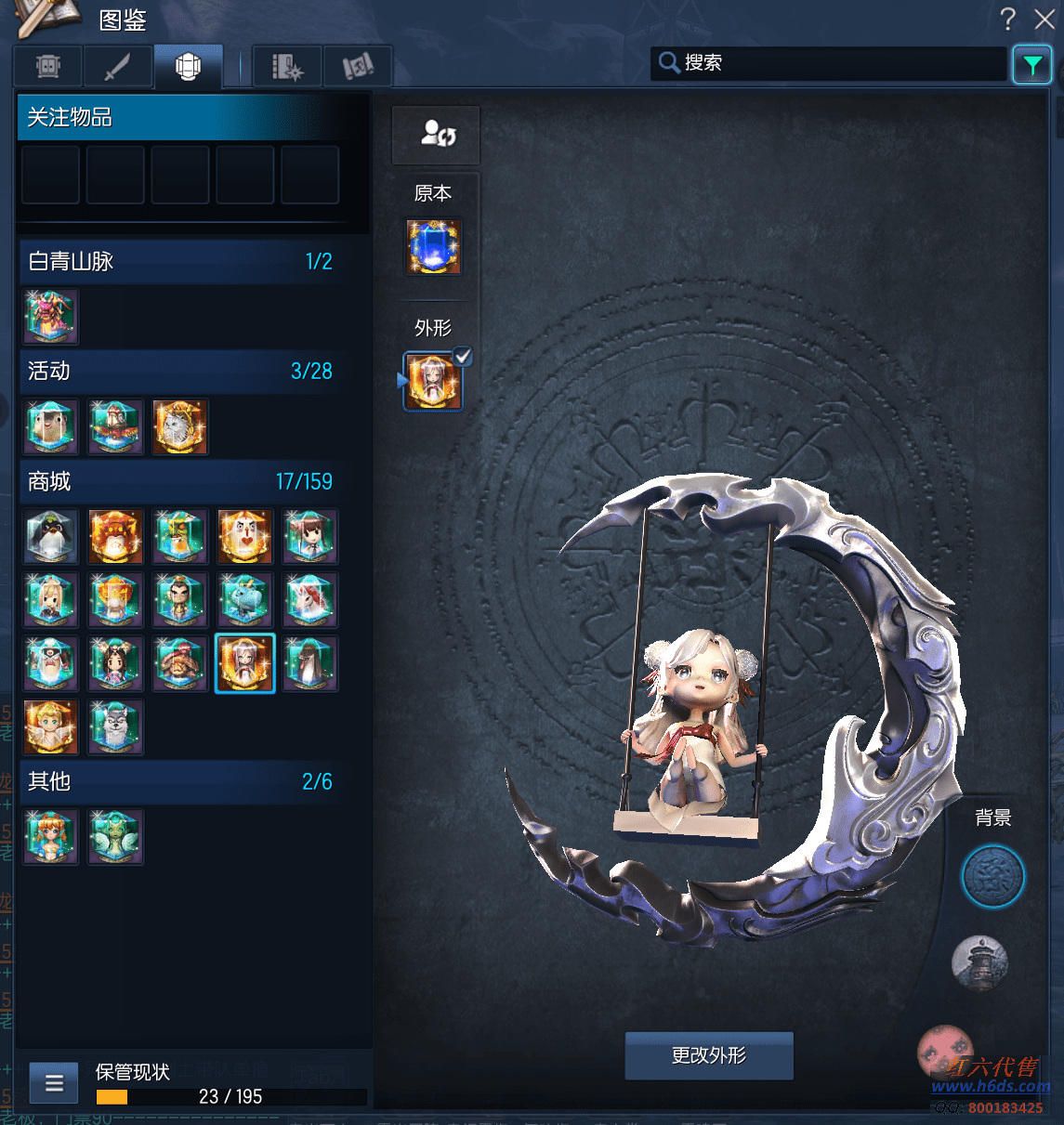Viewport: 1064px width, 1125px height.
Task: Choose the orange-haired girl in 其他
Action: coord(51,836)
